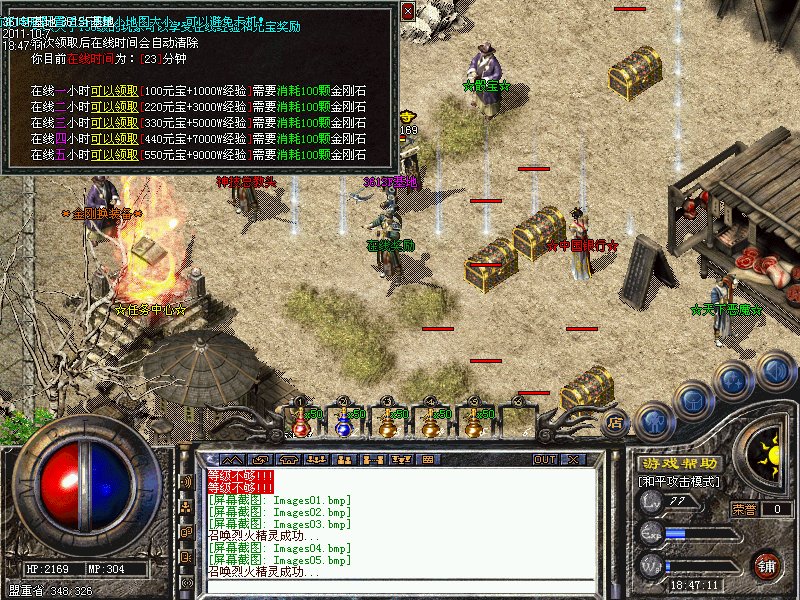
Task: Open the 店 shop button
Action: tap(616, 422)
